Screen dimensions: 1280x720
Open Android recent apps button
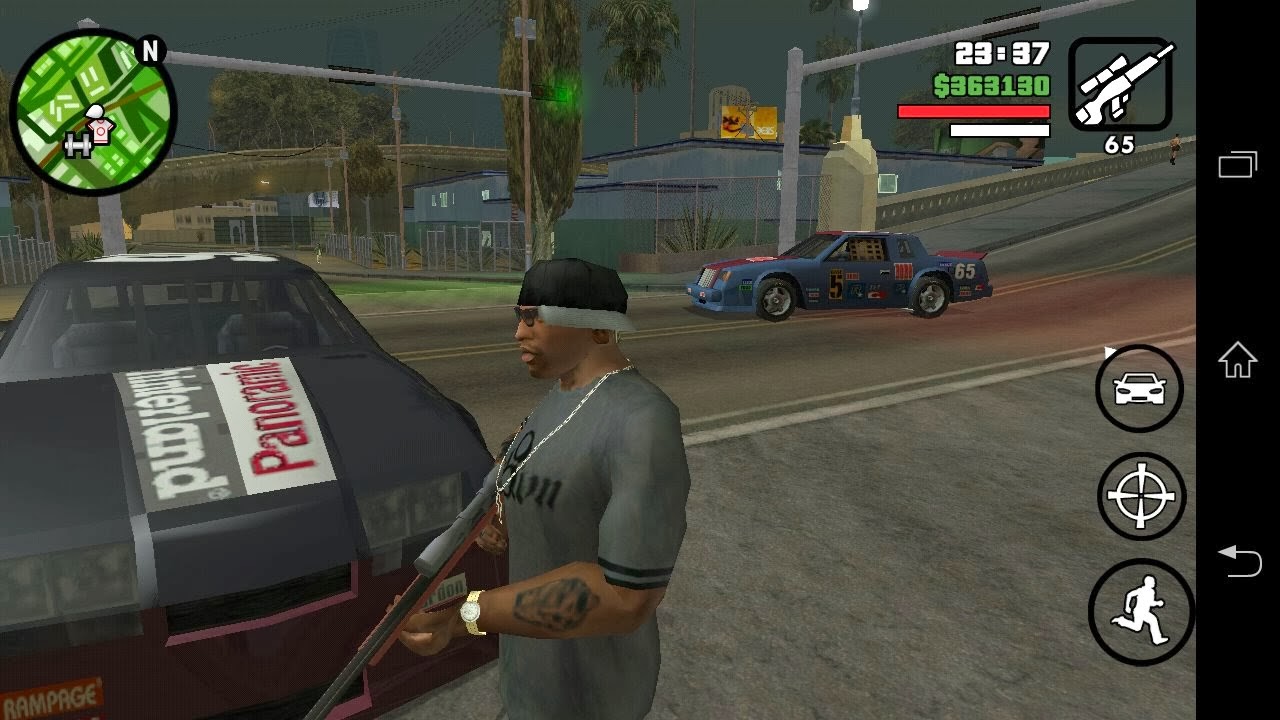pyautogui.click(x=1237, y=163)
